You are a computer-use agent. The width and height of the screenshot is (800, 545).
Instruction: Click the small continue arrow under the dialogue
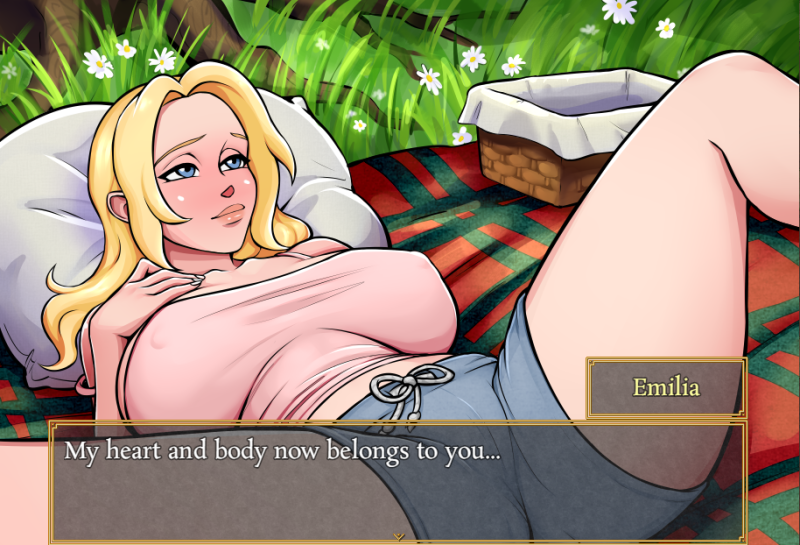(399, 536)
